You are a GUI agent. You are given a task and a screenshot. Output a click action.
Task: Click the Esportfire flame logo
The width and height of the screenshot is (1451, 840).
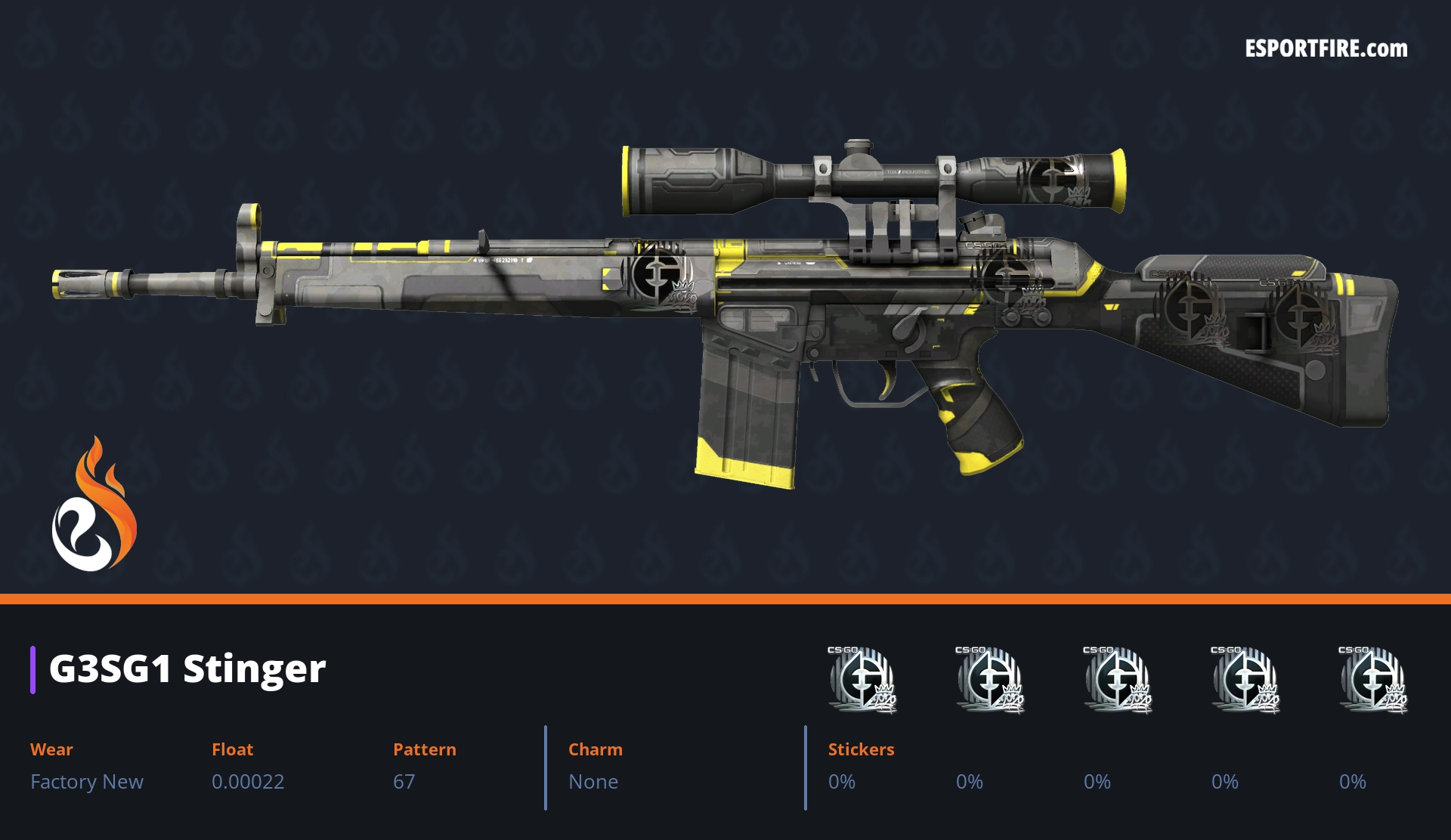coord(94,505)
